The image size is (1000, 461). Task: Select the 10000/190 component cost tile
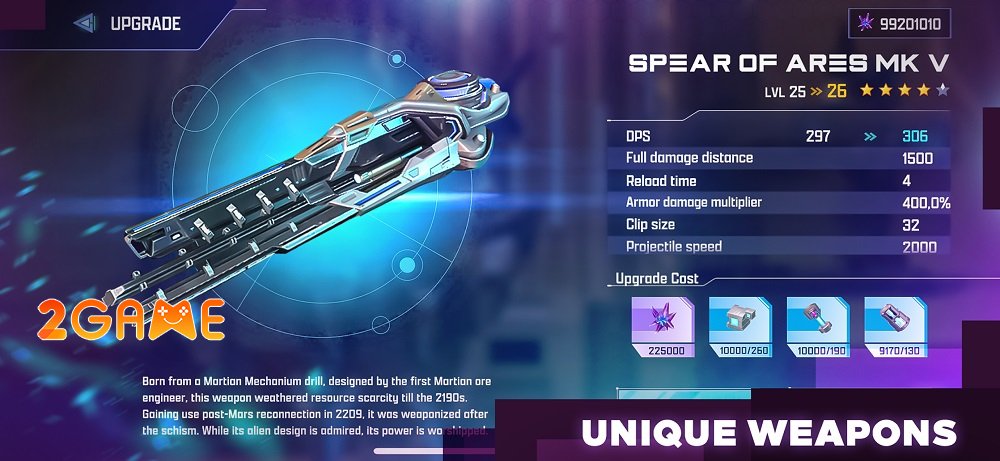point(818,328)
